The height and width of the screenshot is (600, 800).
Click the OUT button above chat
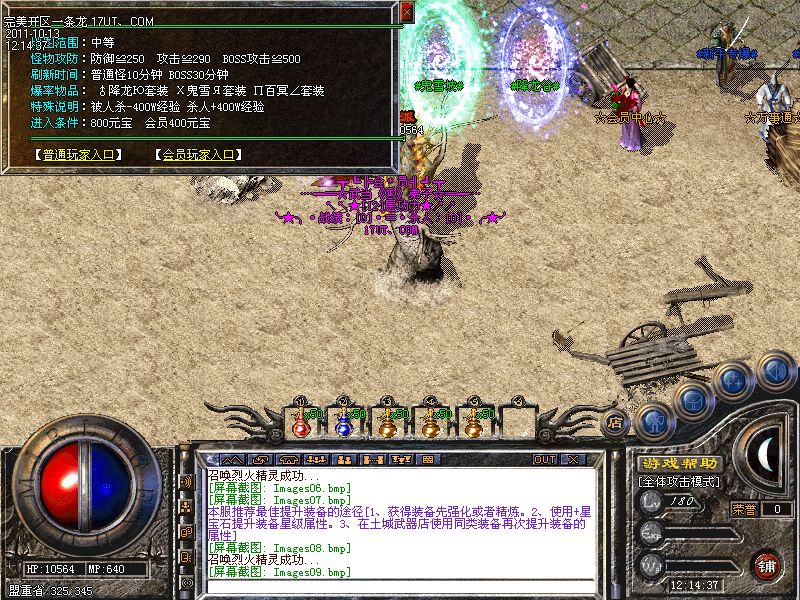pyautogui.click(x=544, y=460)
